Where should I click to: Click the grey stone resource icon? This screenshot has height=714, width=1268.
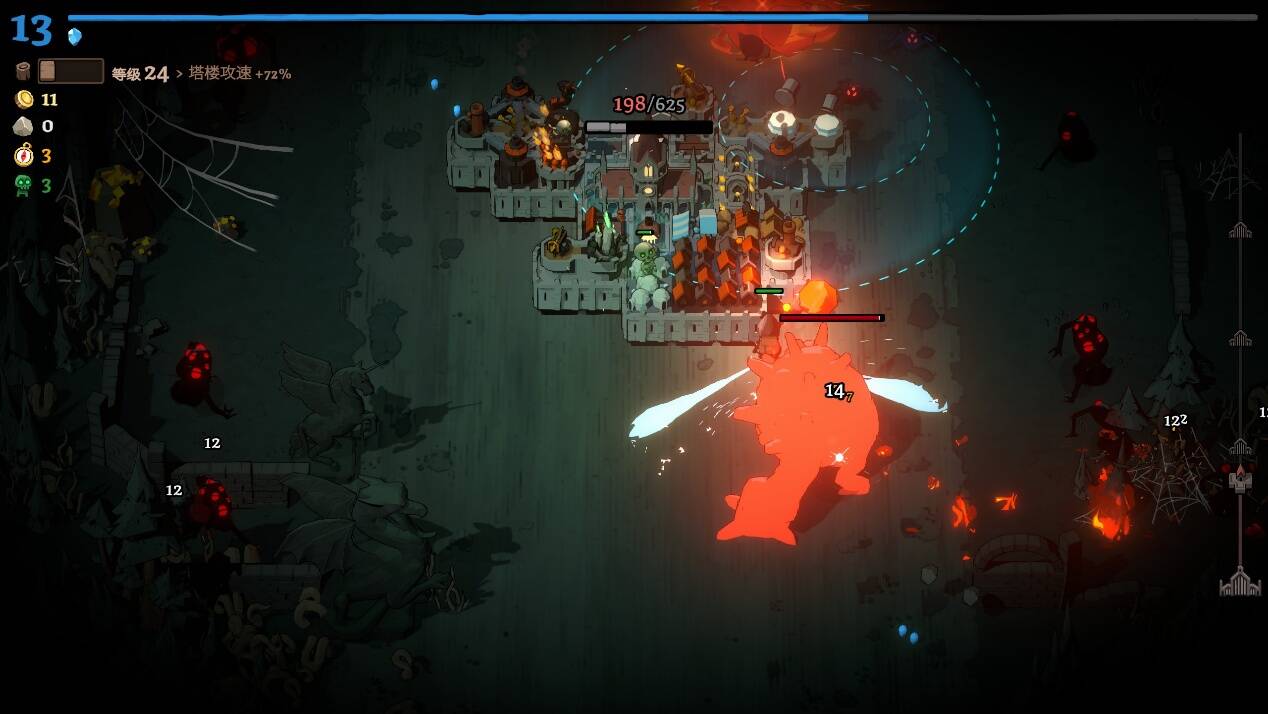(23, 126)
